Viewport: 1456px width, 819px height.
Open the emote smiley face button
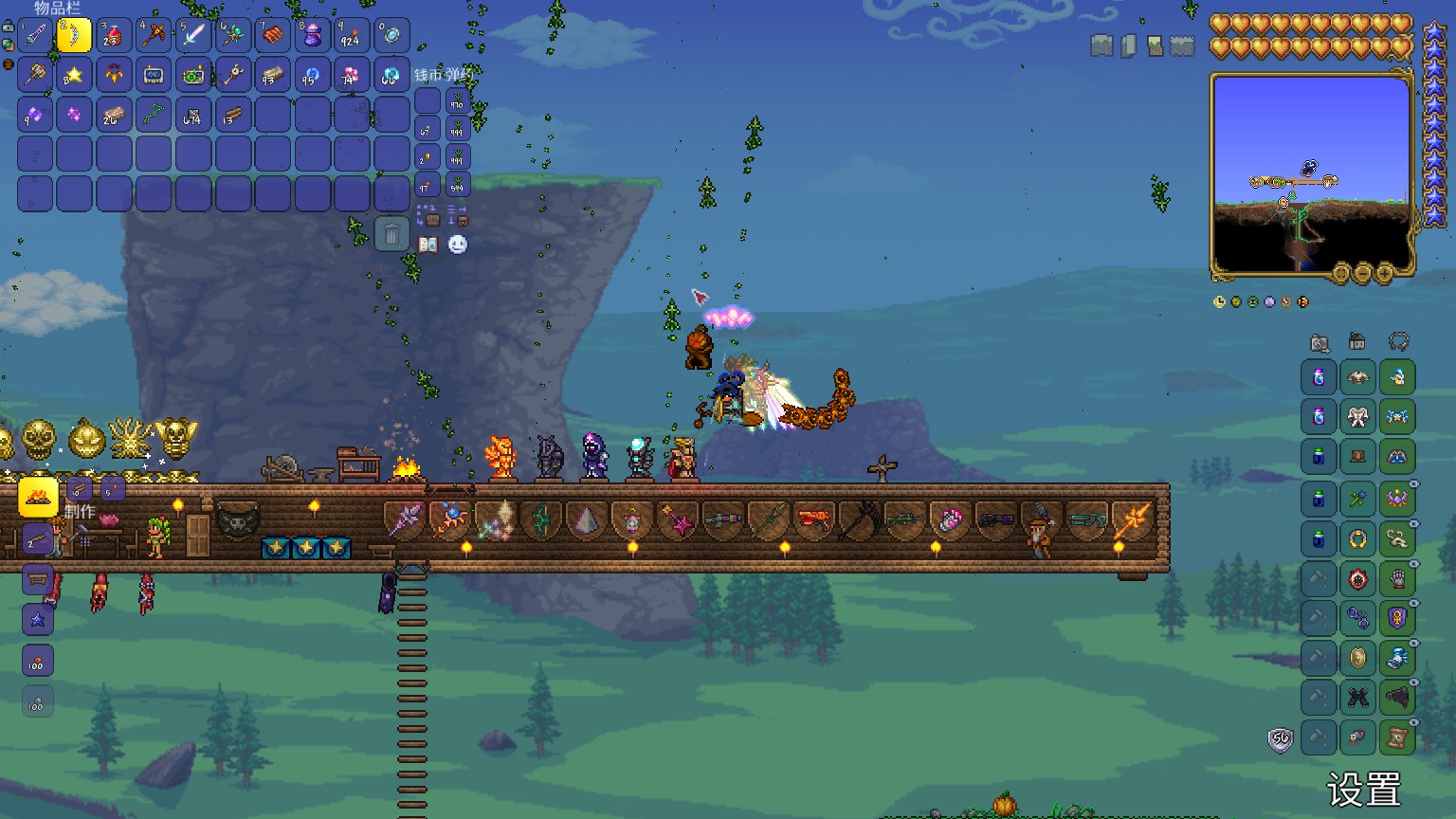(458, 245)
